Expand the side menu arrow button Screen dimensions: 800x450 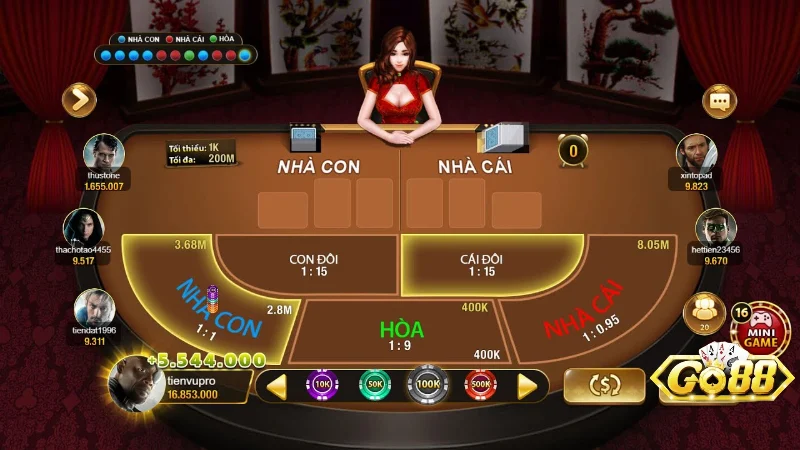click(x=78, y=99)
